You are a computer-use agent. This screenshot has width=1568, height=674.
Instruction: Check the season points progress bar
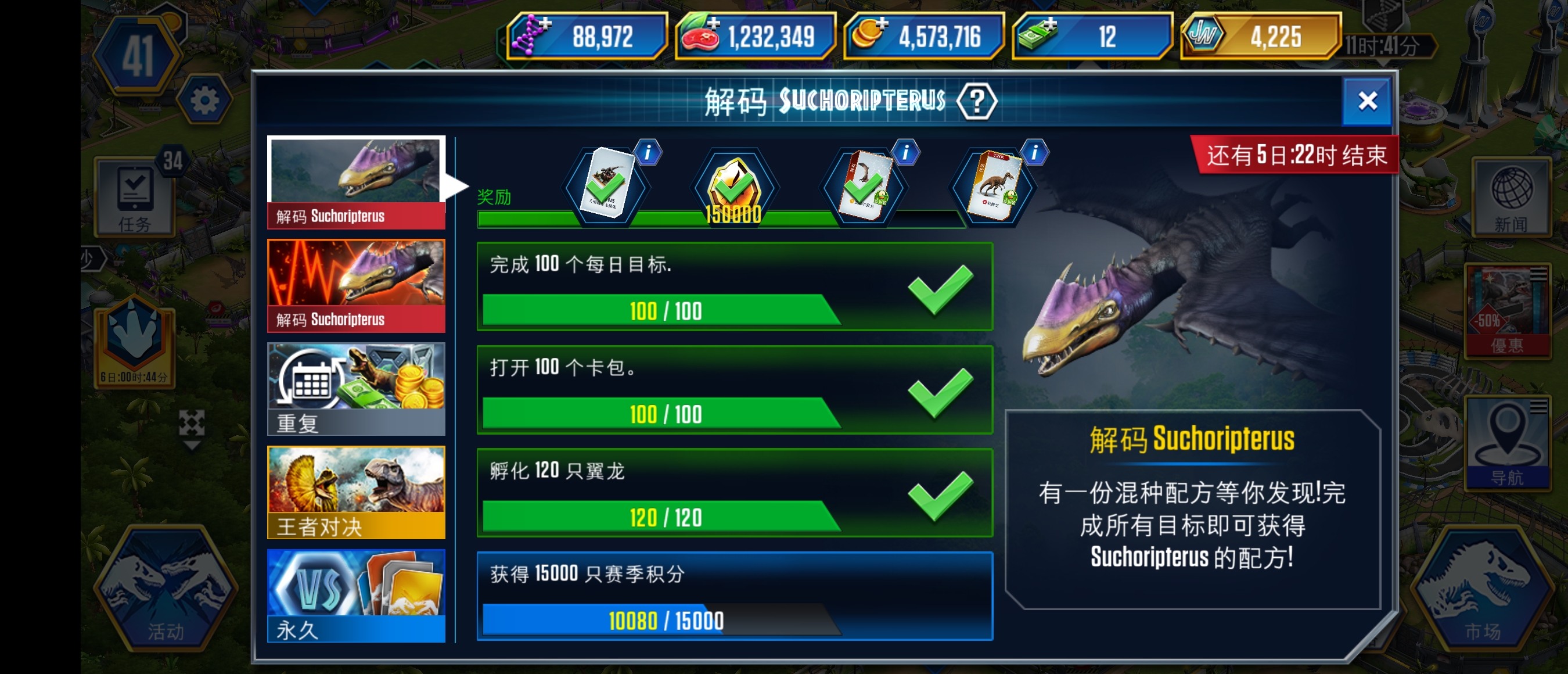pos(738,622)
